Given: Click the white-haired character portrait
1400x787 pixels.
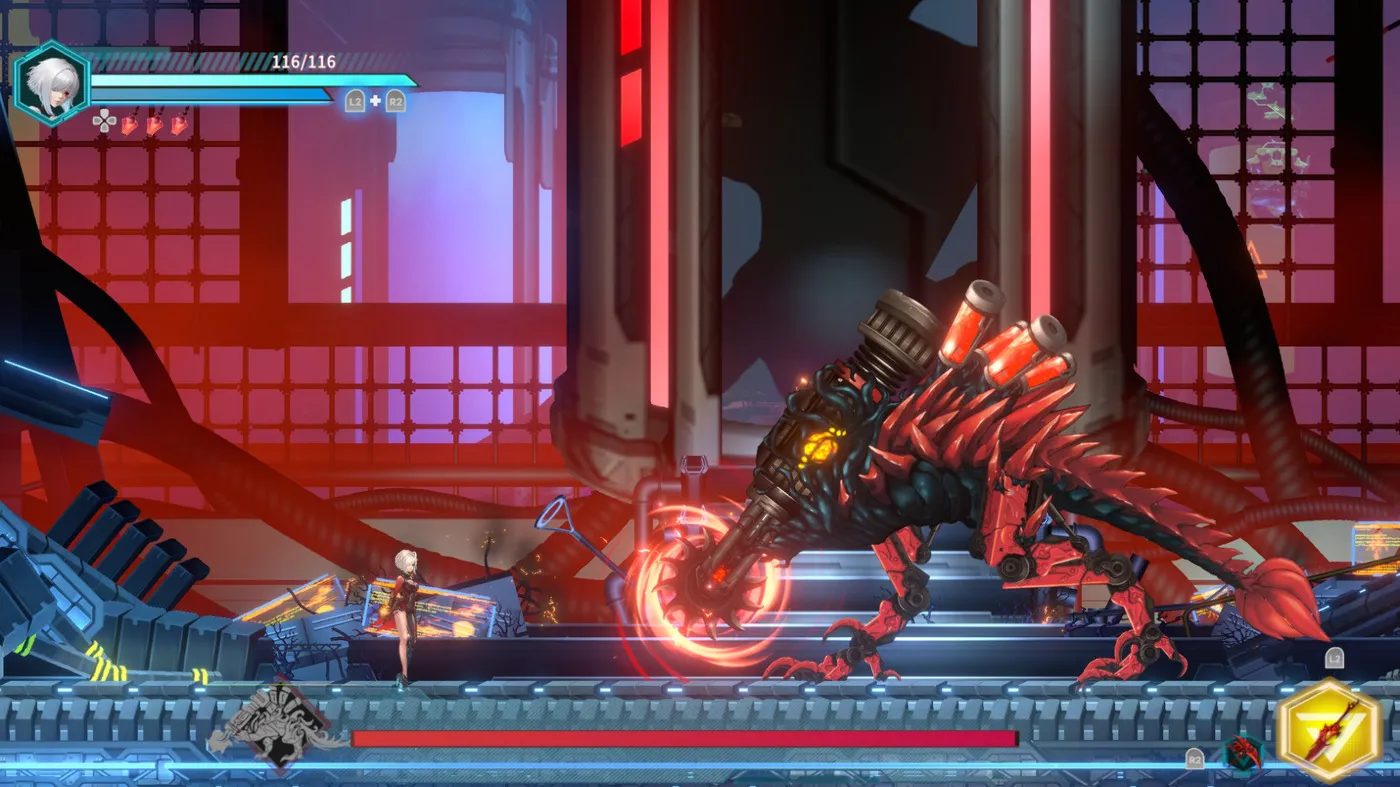Looking at the screenshot, I should coord(52,83).
